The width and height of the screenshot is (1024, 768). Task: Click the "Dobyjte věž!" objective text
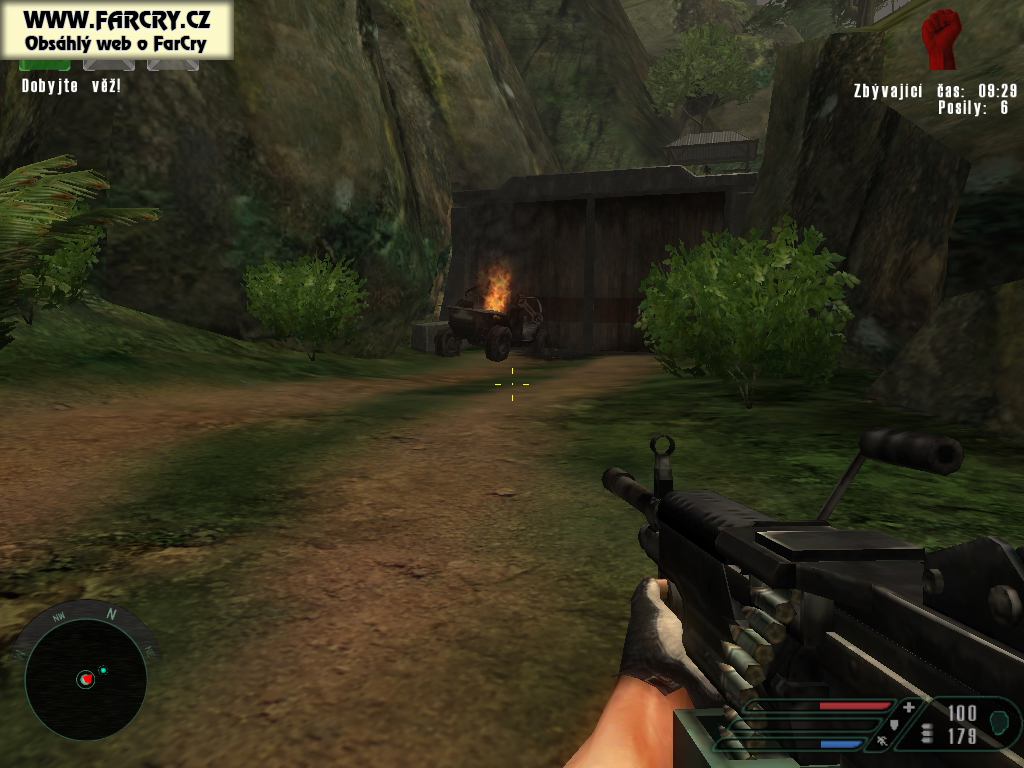pyautogui.click(x=71, y=86)
